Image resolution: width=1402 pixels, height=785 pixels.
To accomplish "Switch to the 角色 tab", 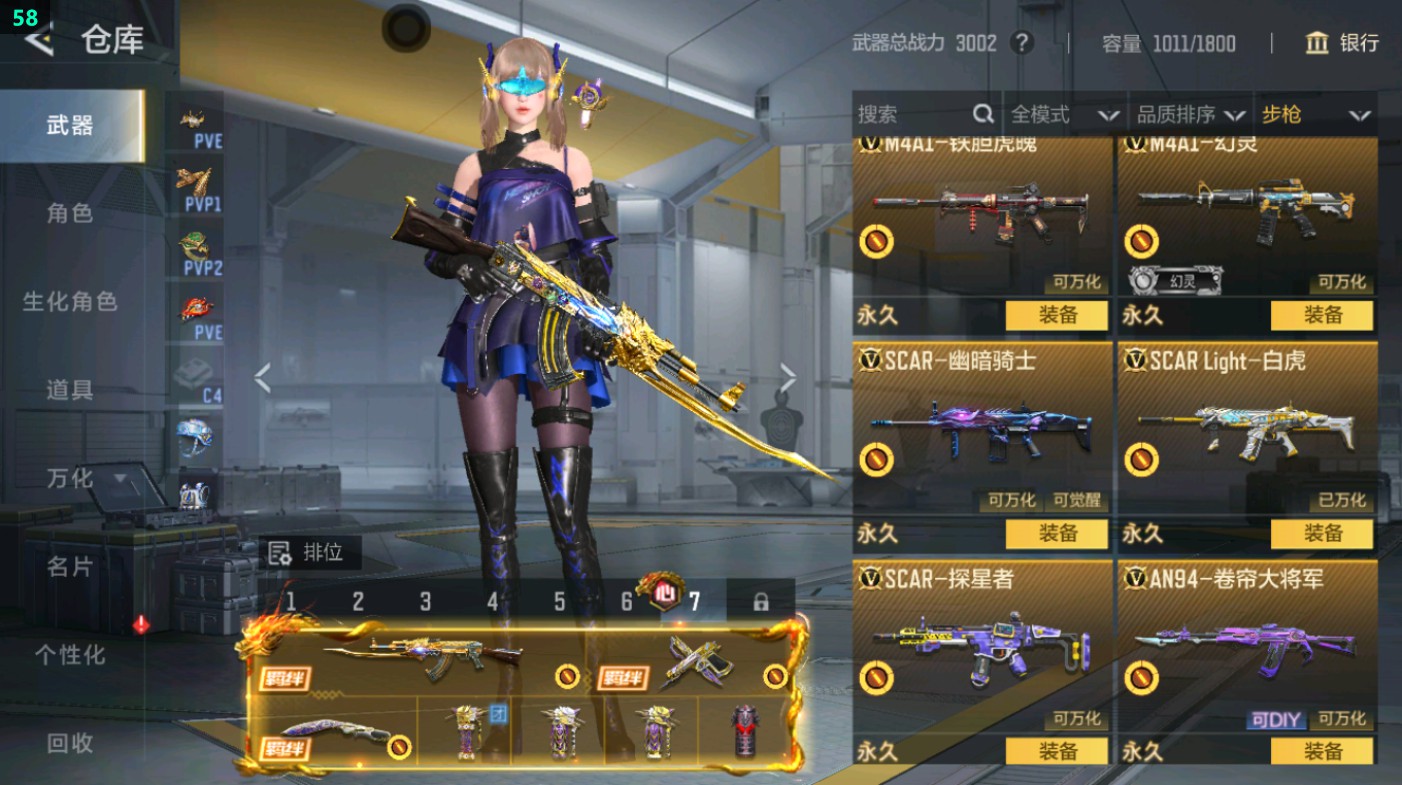I will pyautogui.click(x=70, y=213).
